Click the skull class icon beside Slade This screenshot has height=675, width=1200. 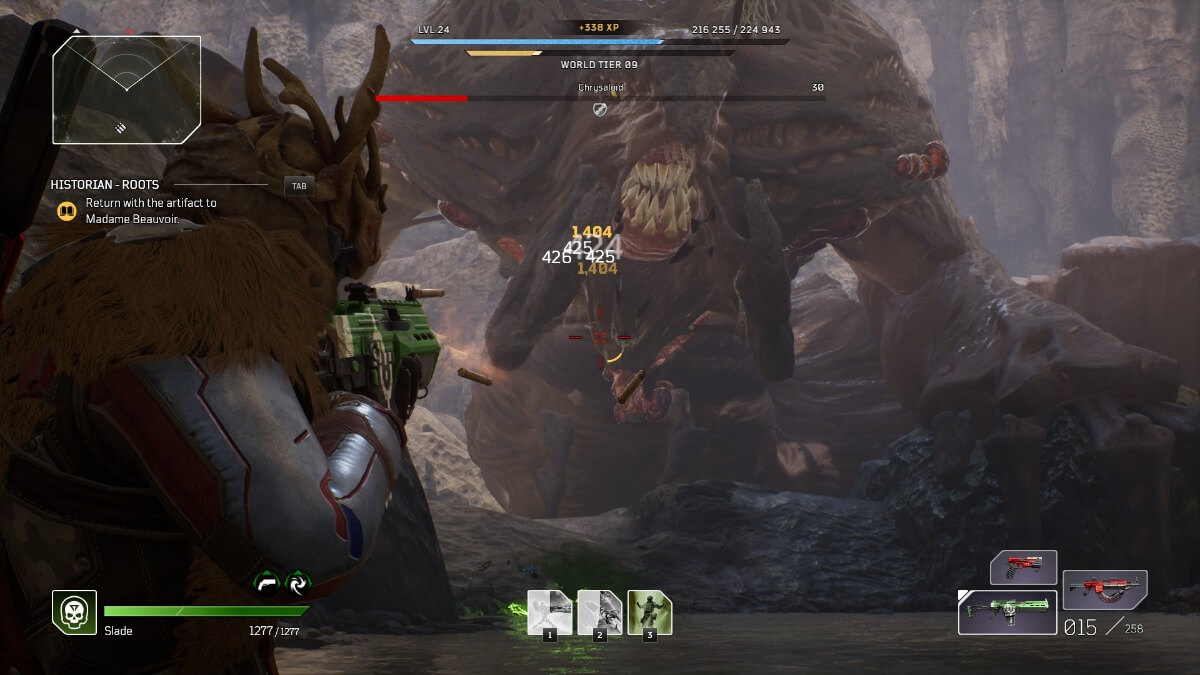[x=74, y=611]
